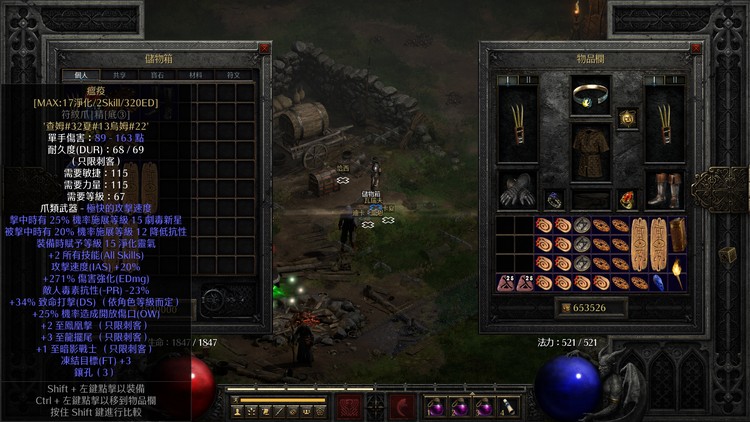The height and width of the screenshot is (422, 750).
Task: Open the 共享 shared stash tab
Action: coord(119,75)
